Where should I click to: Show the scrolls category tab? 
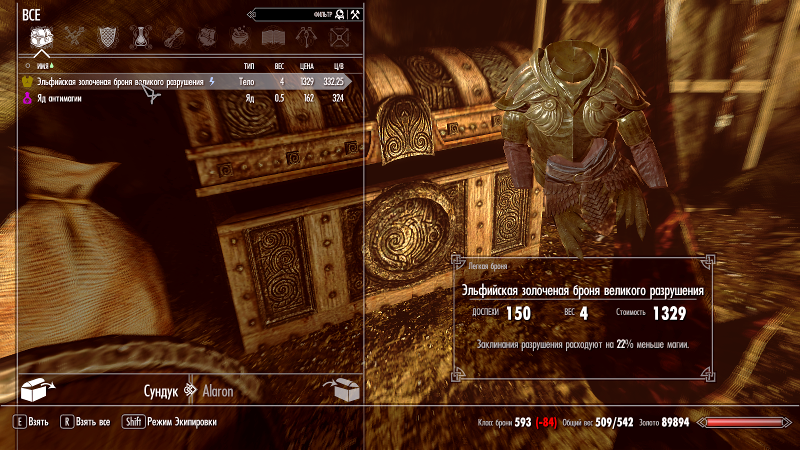tap(174, 38)
